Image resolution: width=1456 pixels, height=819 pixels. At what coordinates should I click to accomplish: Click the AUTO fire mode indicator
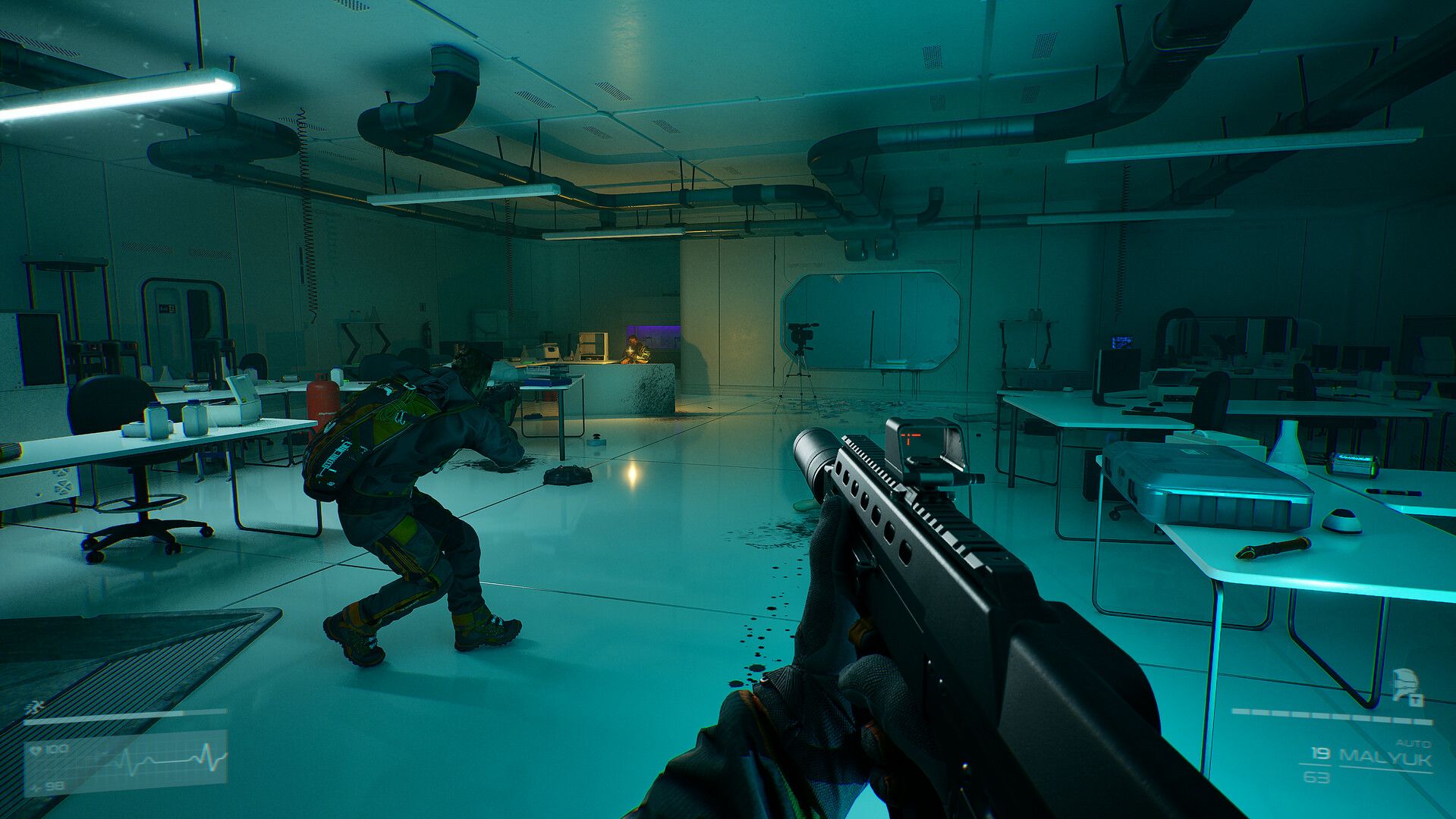(x=1414, y=743)
